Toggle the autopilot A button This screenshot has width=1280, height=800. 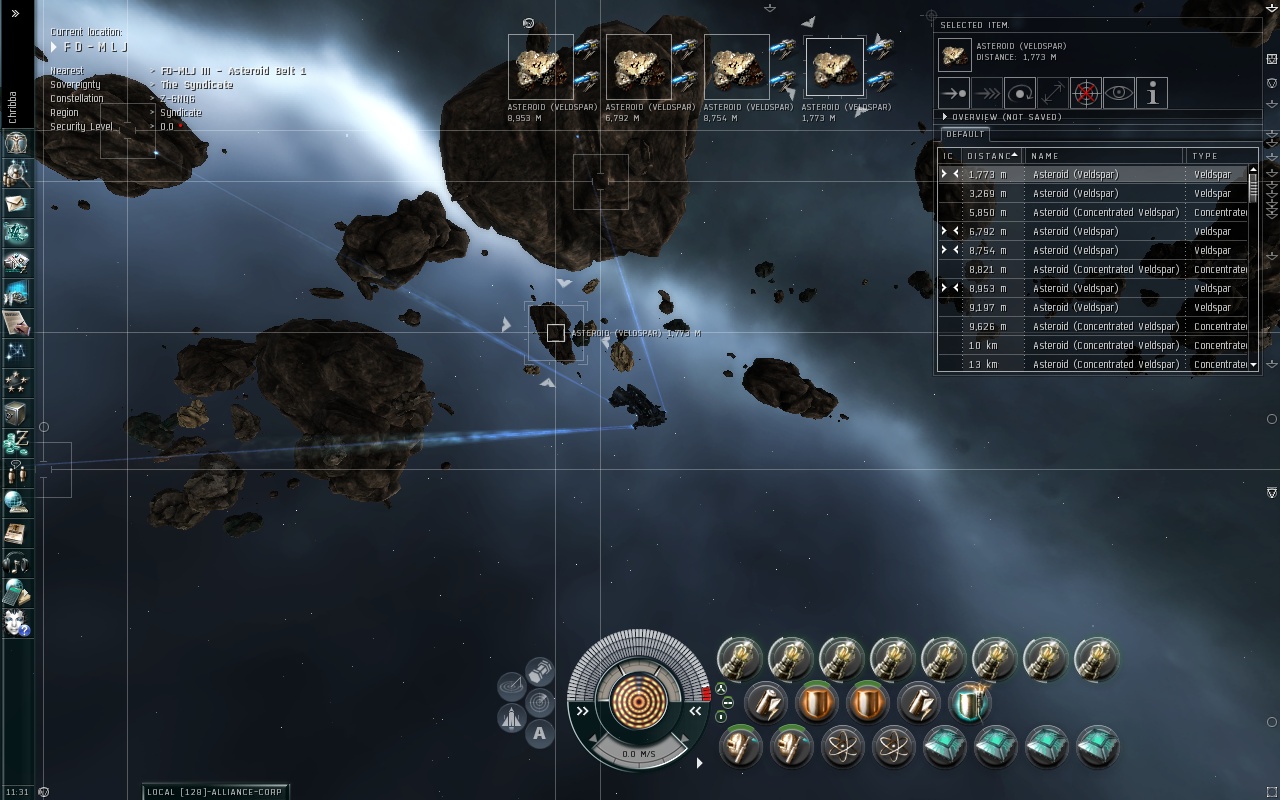click(x=539, y=733)
